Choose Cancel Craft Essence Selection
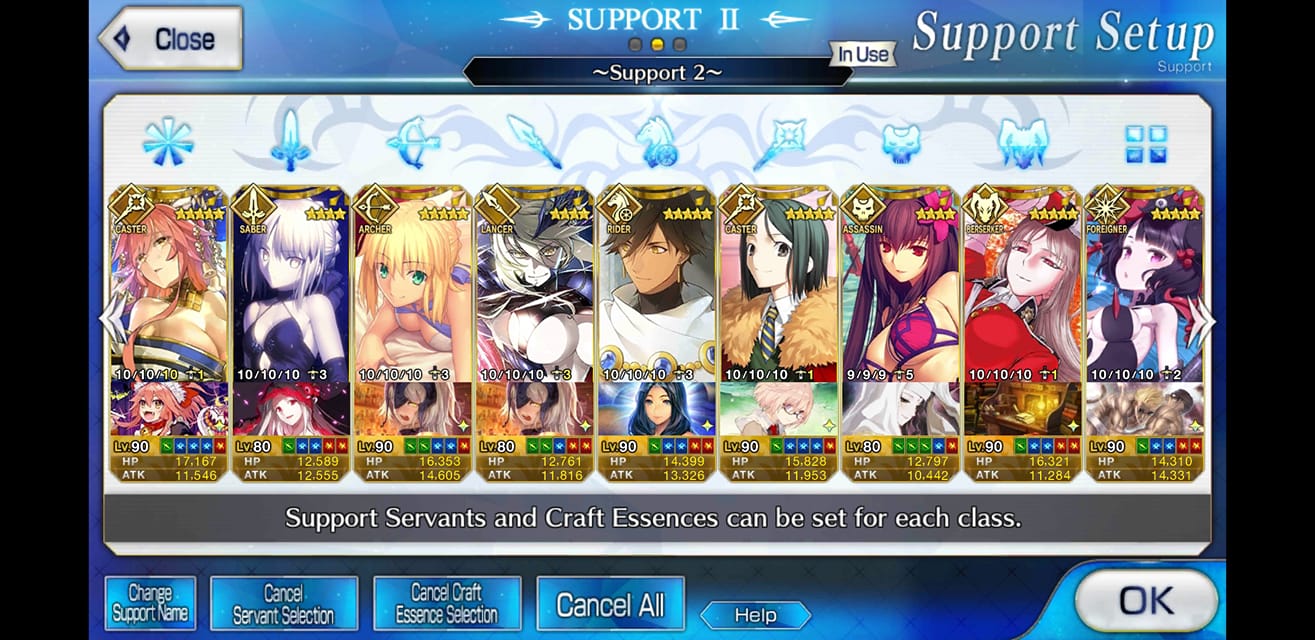 pyautogui.click(x=446, y=603)
